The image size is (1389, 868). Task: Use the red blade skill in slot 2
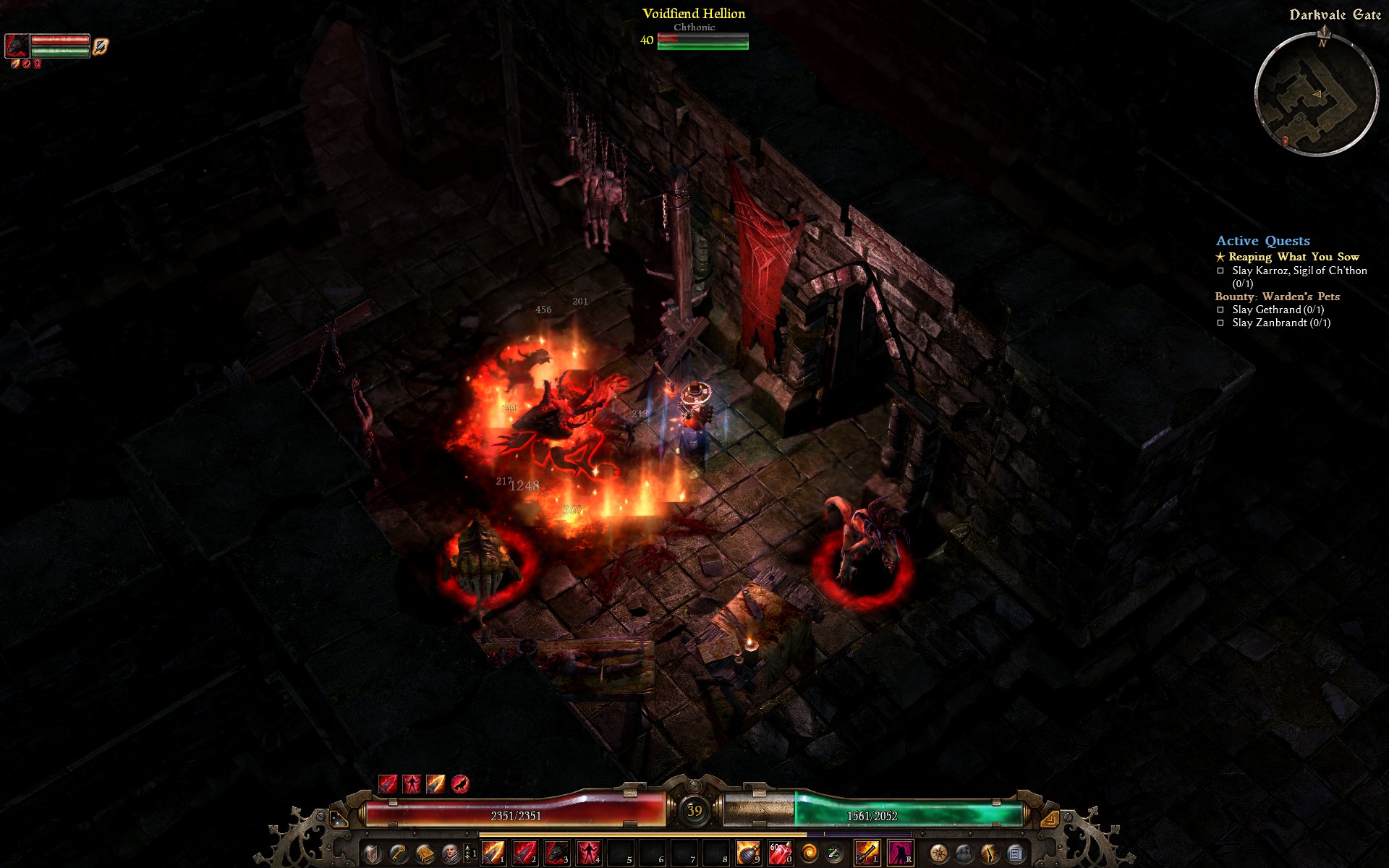524,853
